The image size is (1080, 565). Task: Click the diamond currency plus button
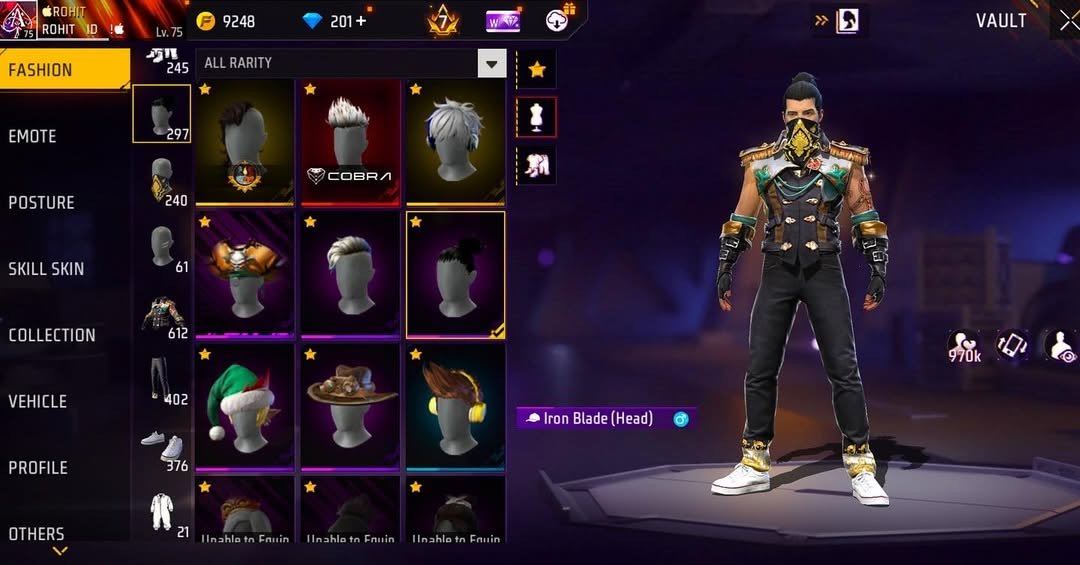361,21
